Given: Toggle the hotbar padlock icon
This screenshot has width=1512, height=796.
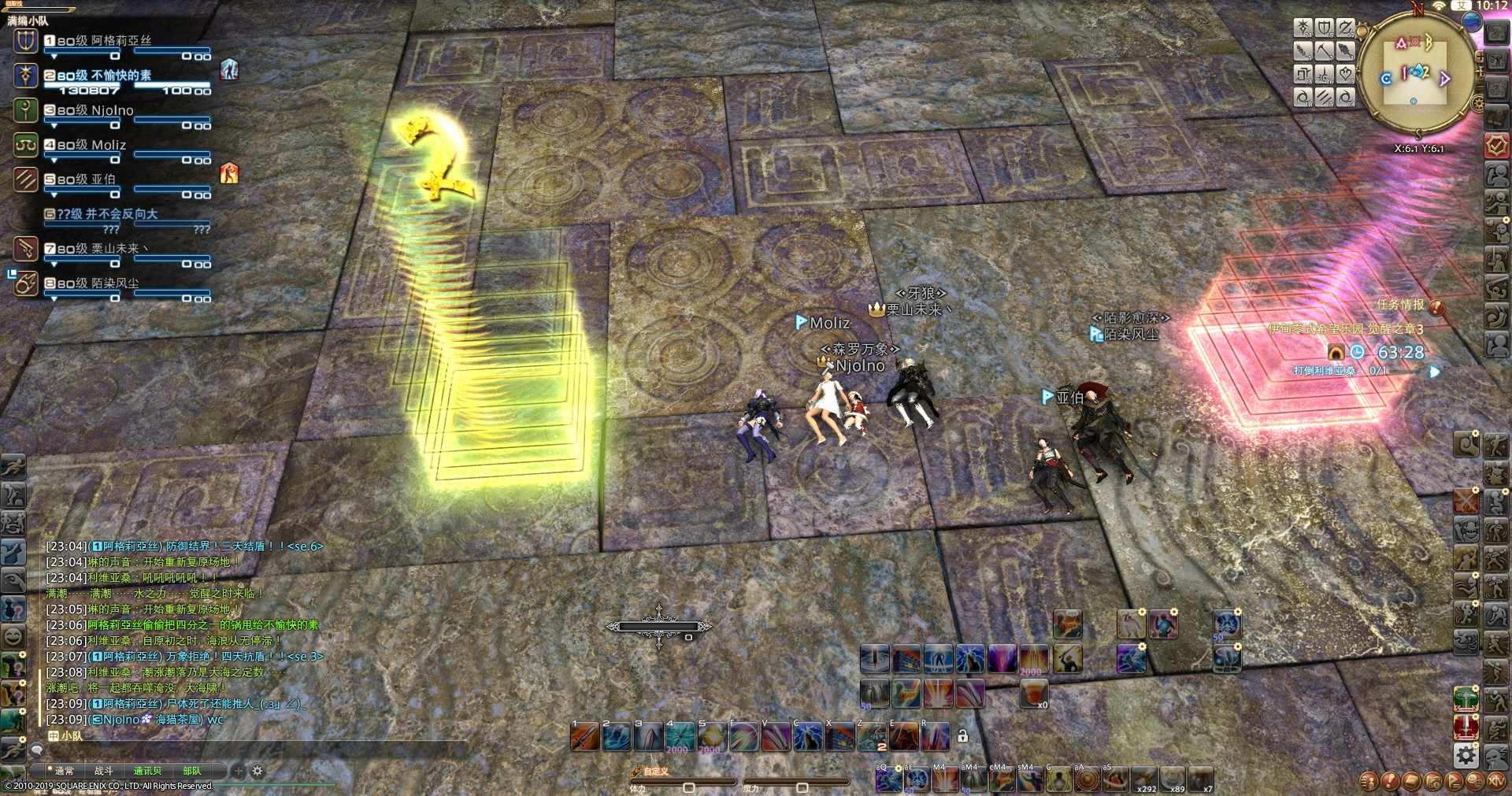Looking at the screenshot, I should pos(962,736).
